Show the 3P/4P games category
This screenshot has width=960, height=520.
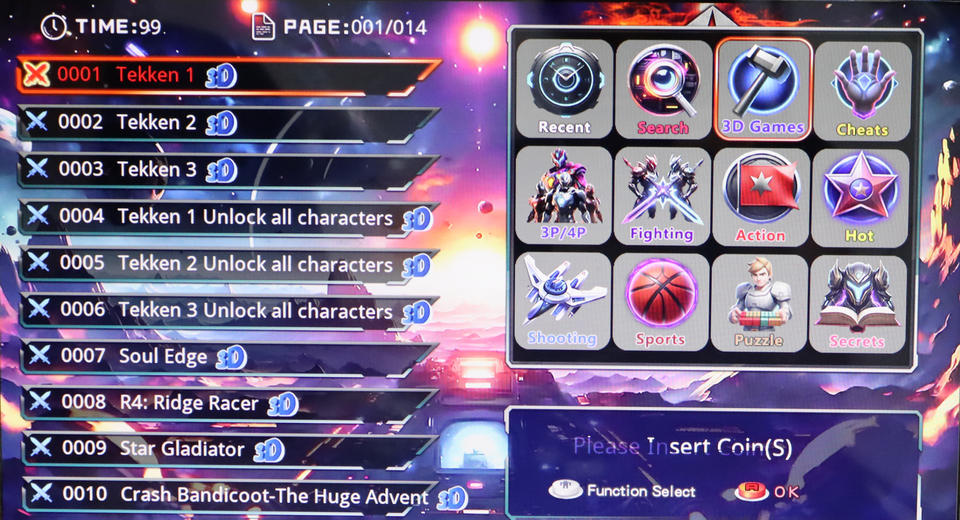pos(564,196)
